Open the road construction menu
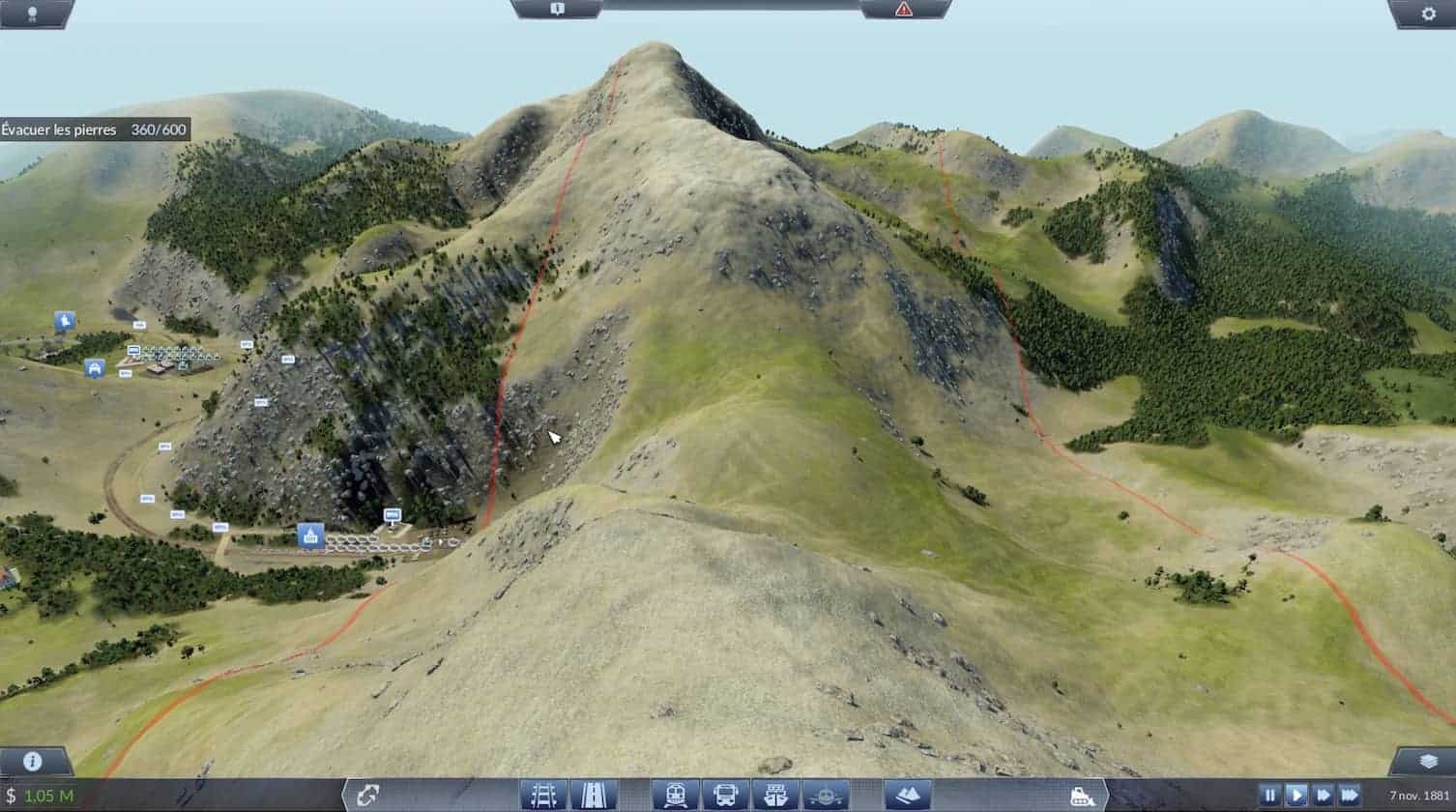 point(594,796)
